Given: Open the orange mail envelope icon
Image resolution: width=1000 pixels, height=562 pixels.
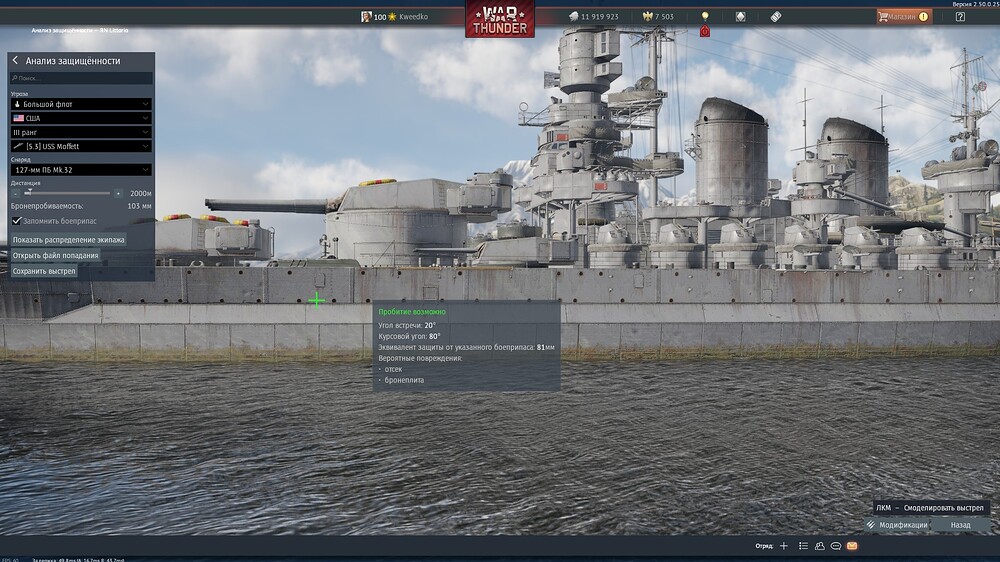Looking at the screenshot, I should (852, 546).
